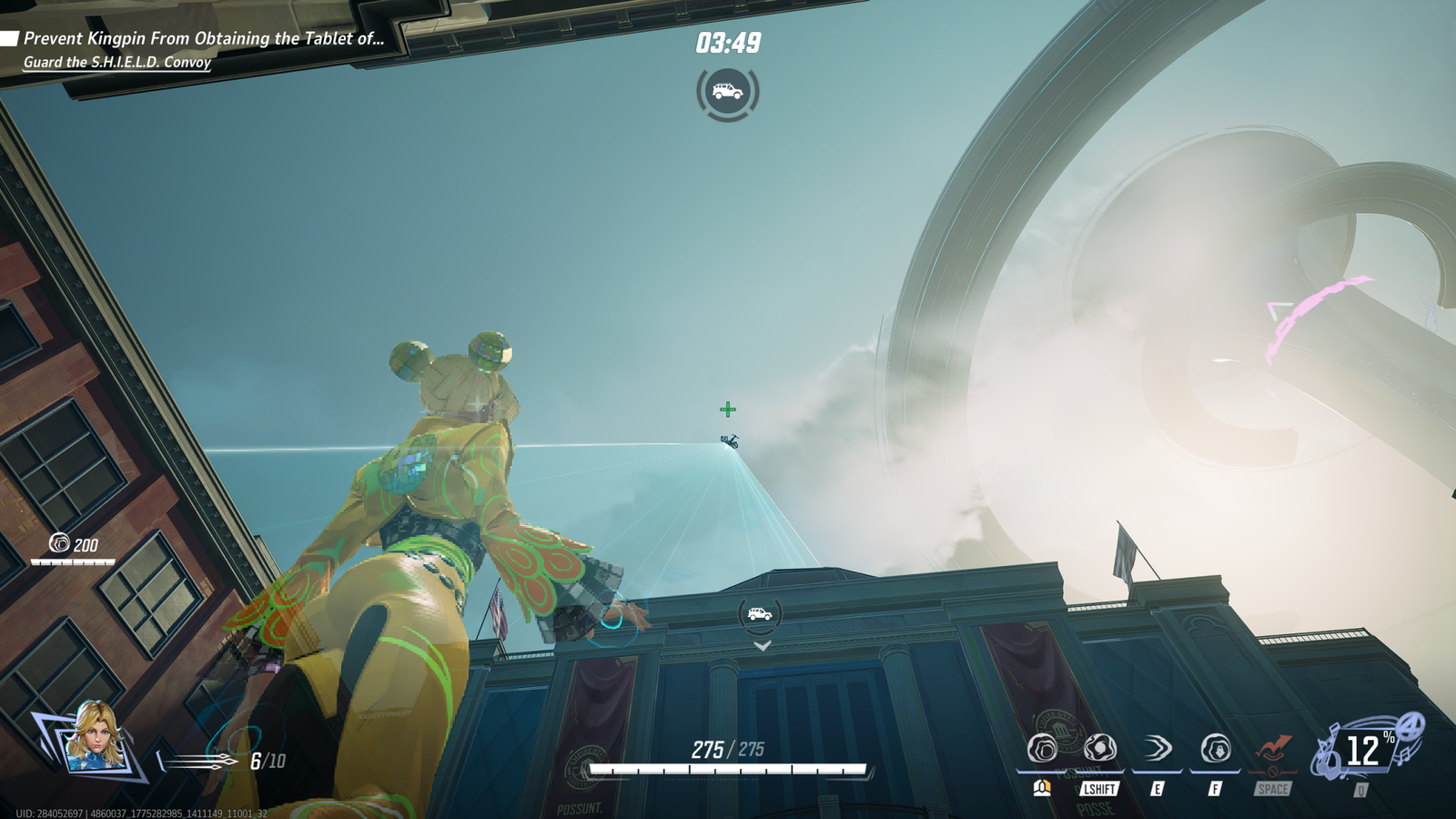Select the ultimate charge 12% meter
This screenshot has height=819, width=1456.
(x=1362, y=751)
